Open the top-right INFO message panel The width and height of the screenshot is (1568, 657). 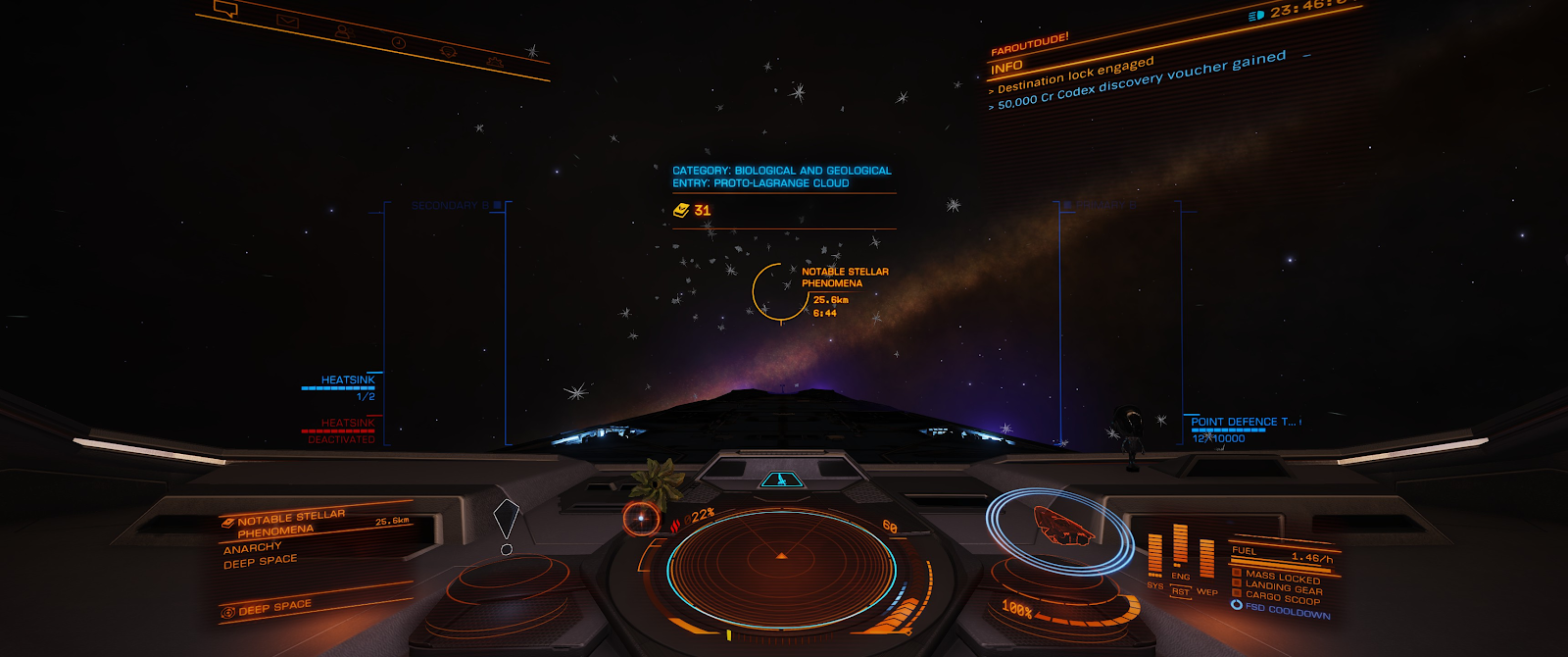coord(1006,68)
